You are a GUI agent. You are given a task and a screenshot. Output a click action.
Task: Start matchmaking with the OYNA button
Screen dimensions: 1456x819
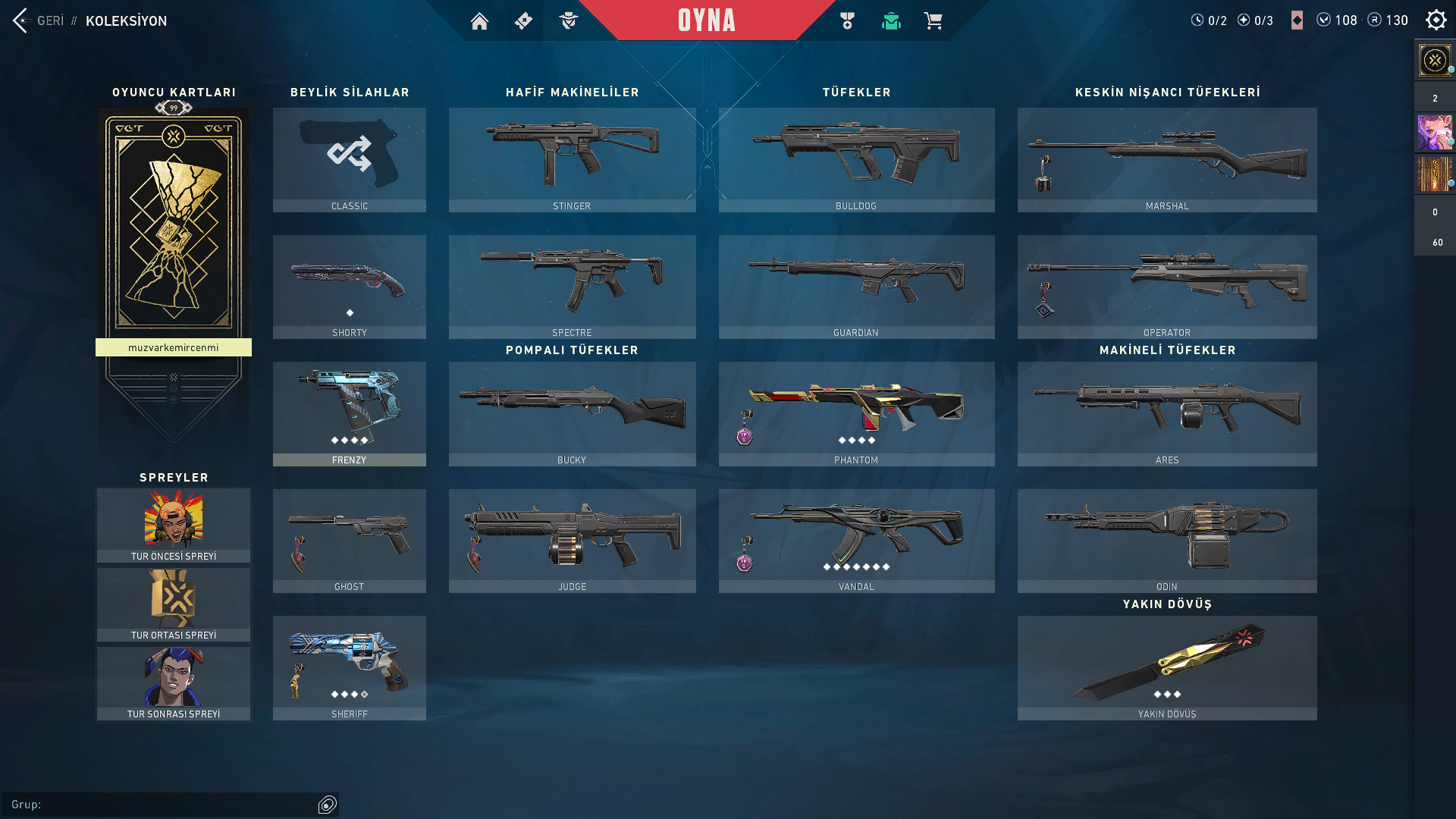click(706, 20)
